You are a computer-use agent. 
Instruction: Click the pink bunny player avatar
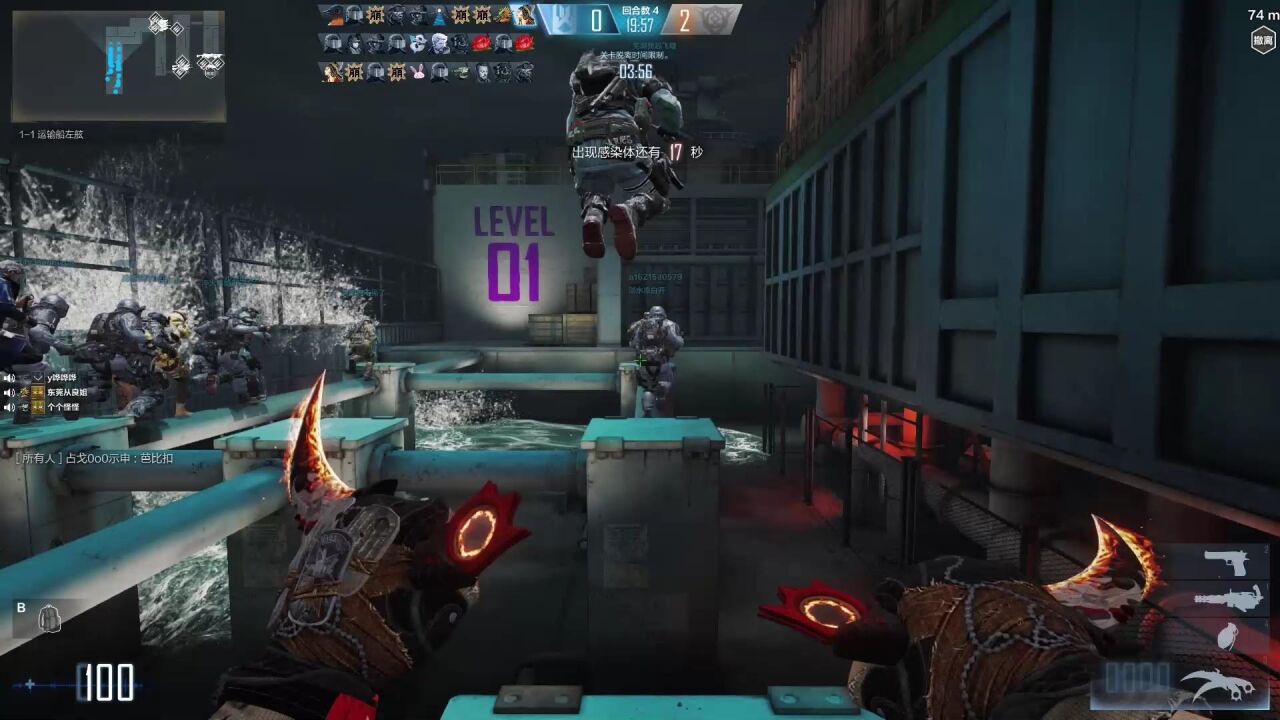[x=418, y=72]
